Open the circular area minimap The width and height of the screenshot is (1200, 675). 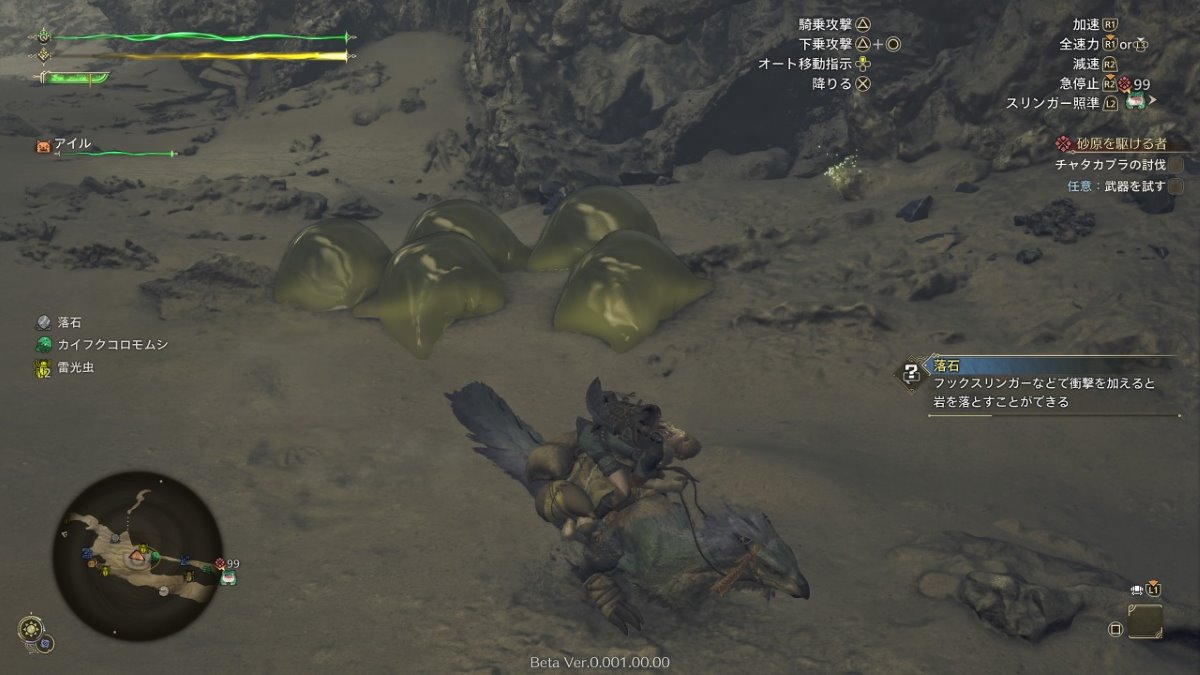138,556
